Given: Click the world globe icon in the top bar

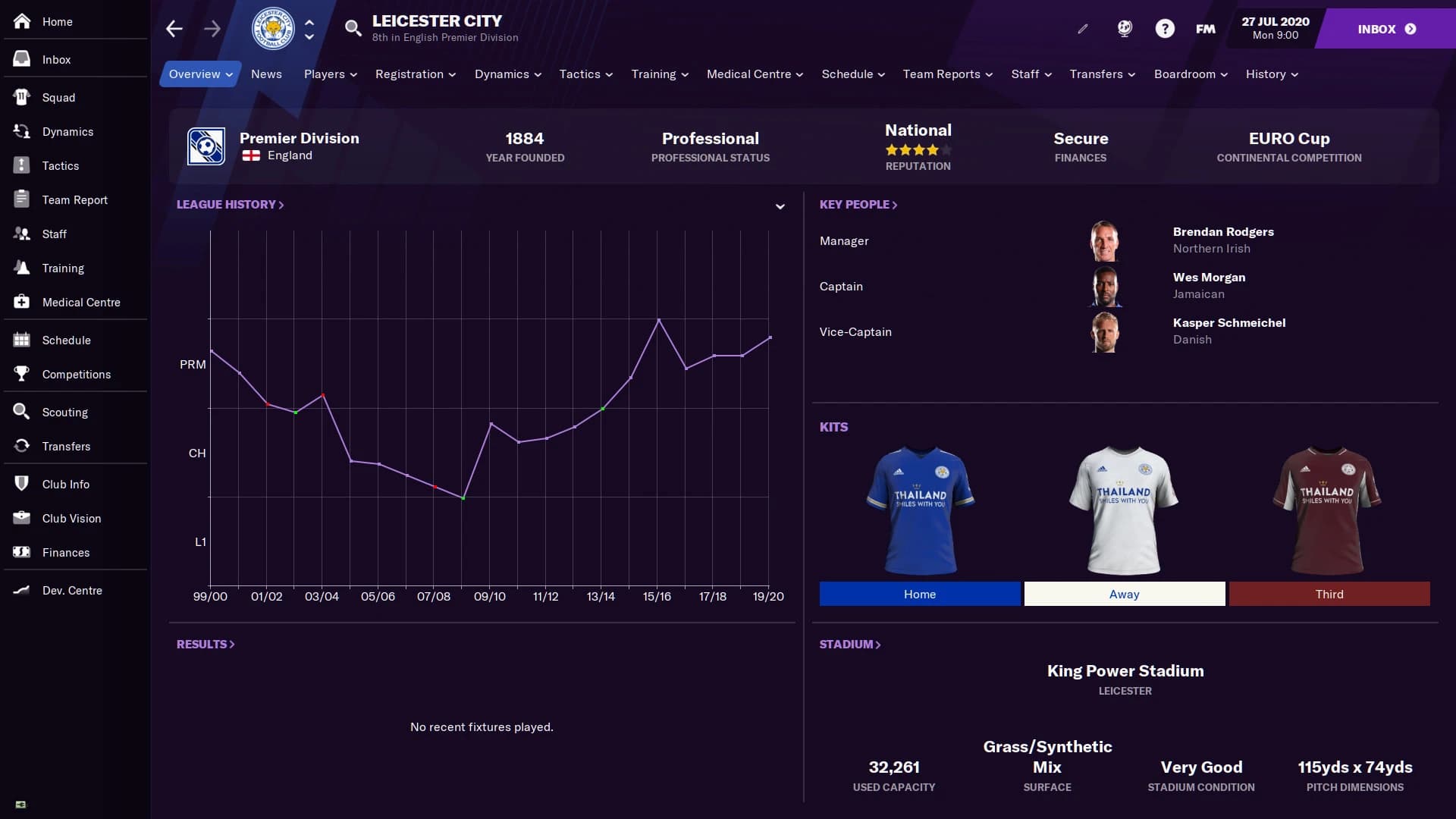Looking at the screenshot, I should [1123, 28].
